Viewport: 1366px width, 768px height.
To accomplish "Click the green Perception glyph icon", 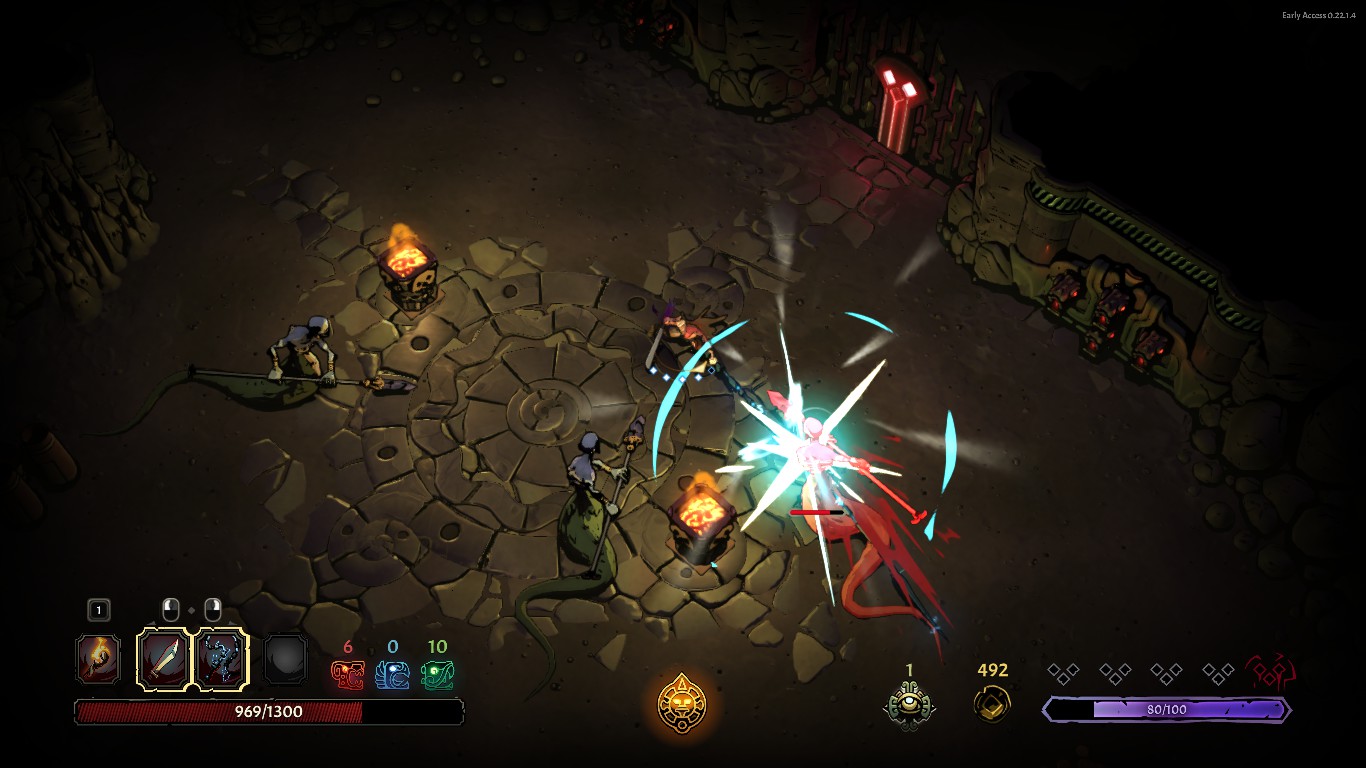I will 437,675.
